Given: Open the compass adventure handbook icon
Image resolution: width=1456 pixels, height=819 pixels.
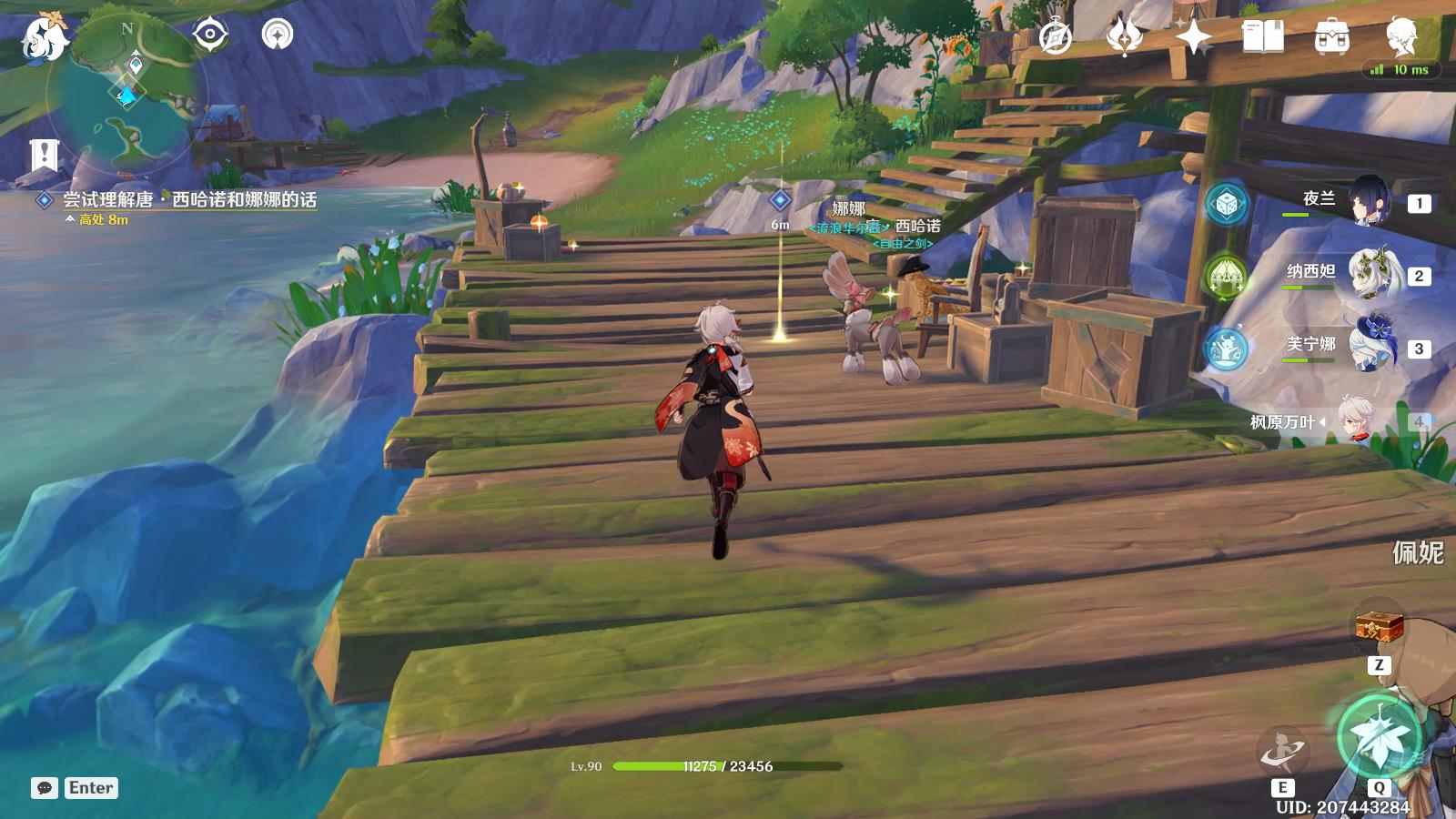Looking at the screenshot, I should [1056, 36].
